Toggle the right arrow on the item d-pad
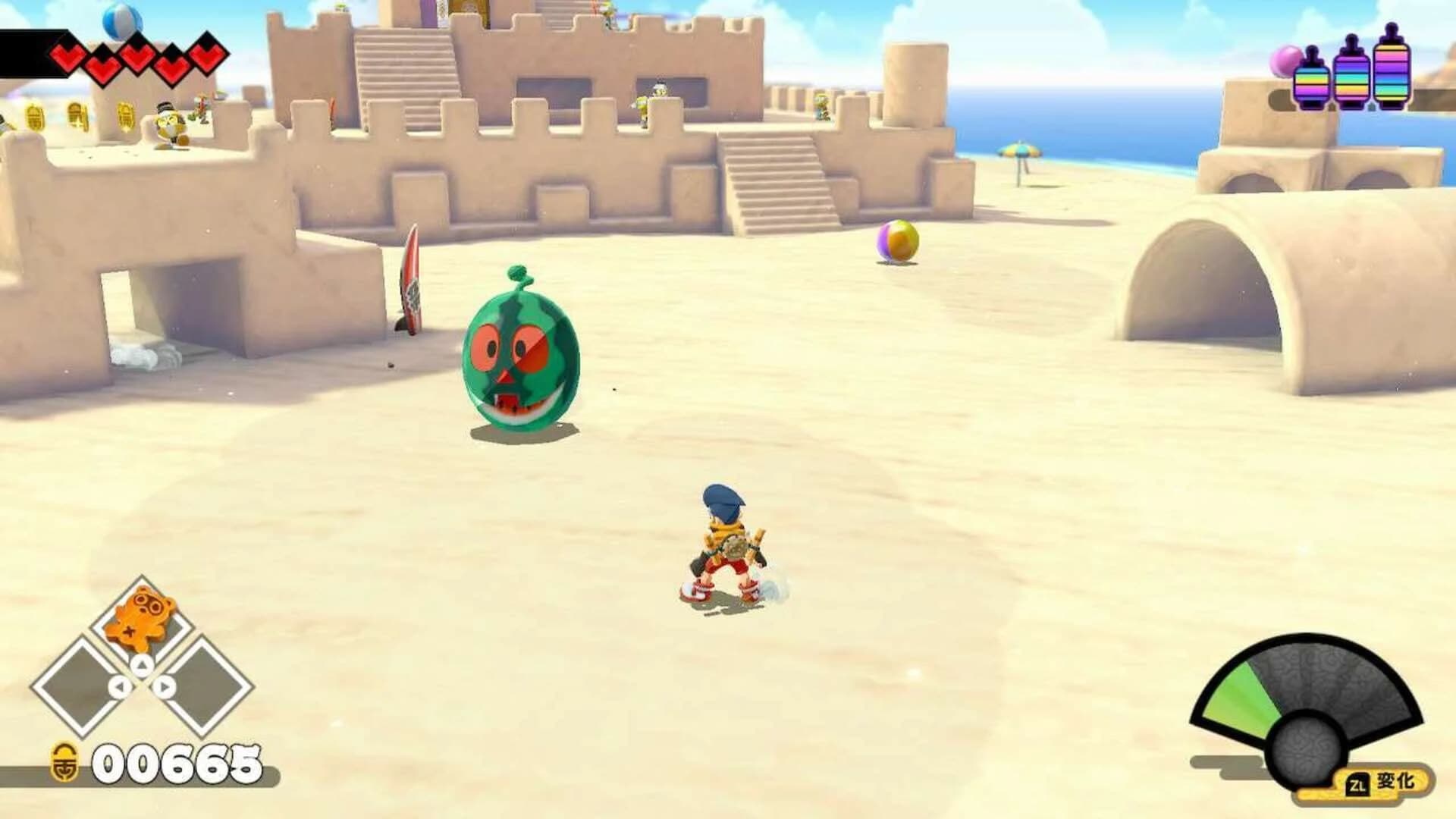Image resolution: width=1456 pixels, height=819 pixels. [165, 687]
